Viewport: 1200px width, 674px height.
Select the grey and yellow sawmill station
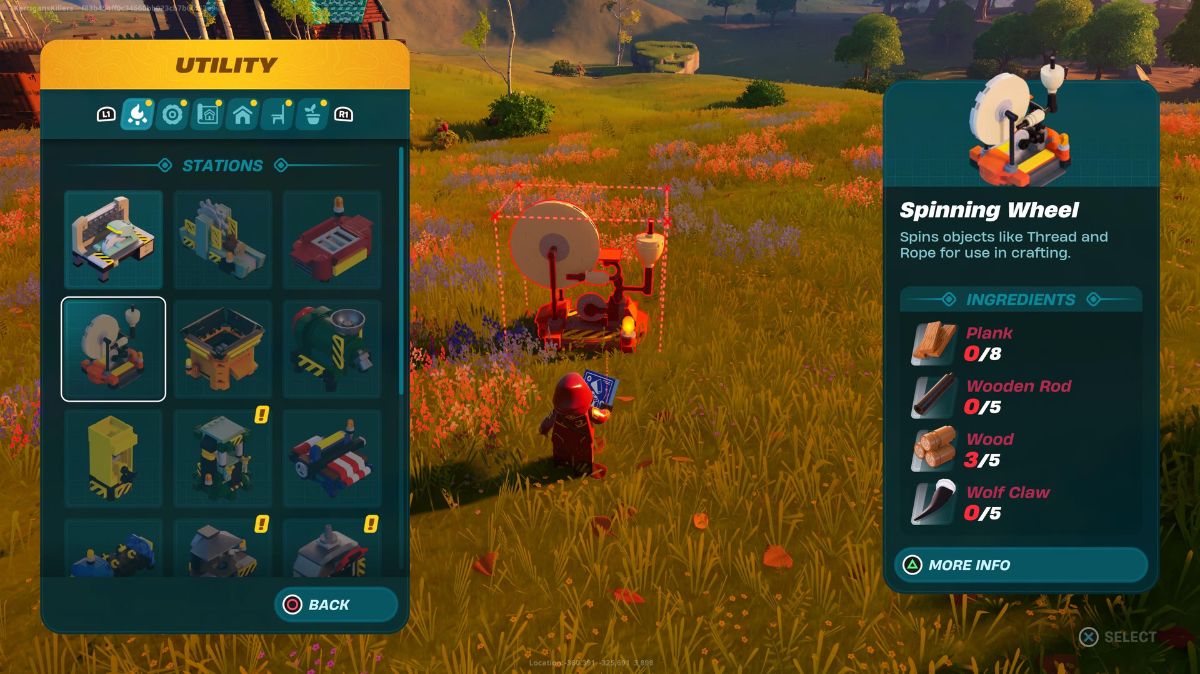[223, 240]
